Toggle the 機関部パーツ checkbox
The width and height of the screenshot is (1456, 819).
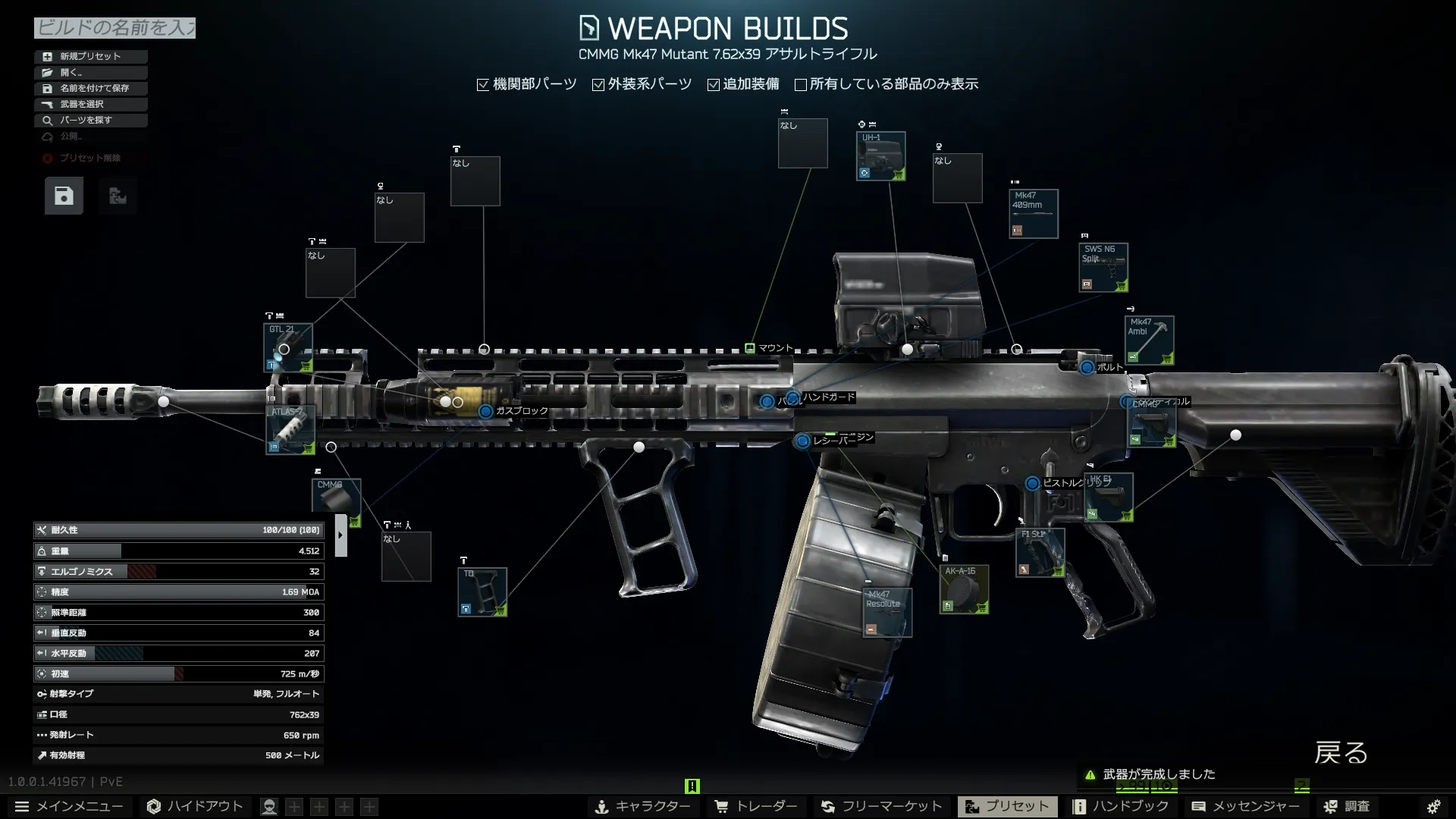(483, 85)
